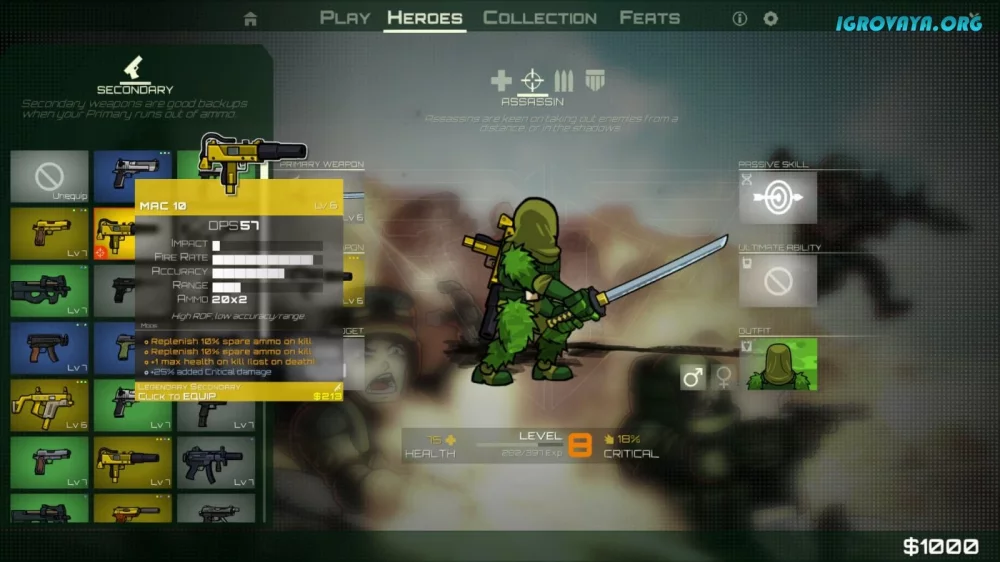1000x562 pixels.
Task: Select the Assassin crosshair class icon
Action: 534,81
